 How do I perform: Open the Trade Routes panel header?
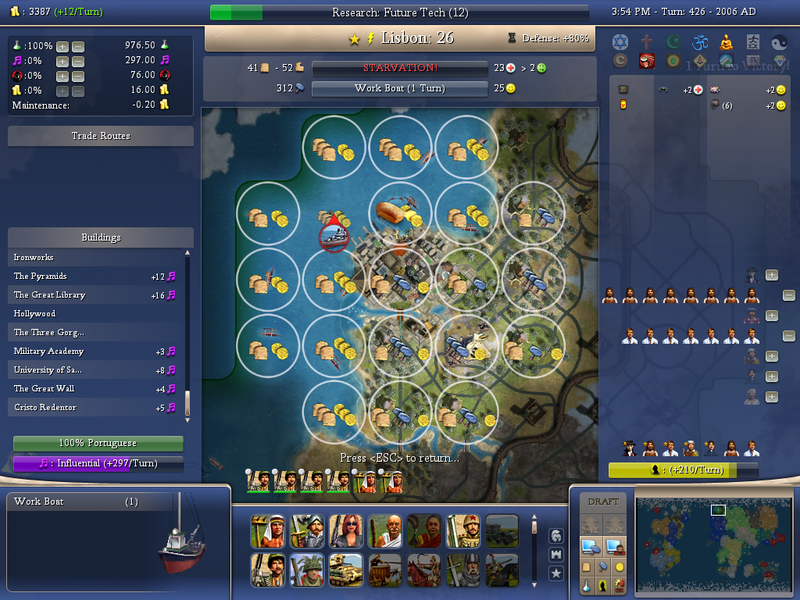(100, 135)
